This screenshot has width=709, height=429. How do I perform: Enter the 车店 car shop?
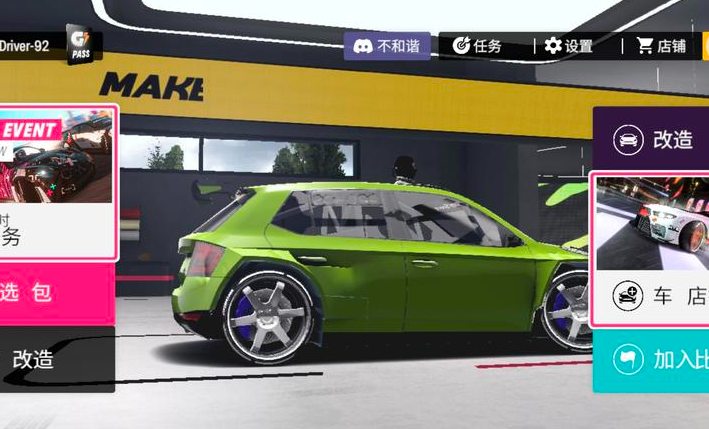(x=652, y=297)
